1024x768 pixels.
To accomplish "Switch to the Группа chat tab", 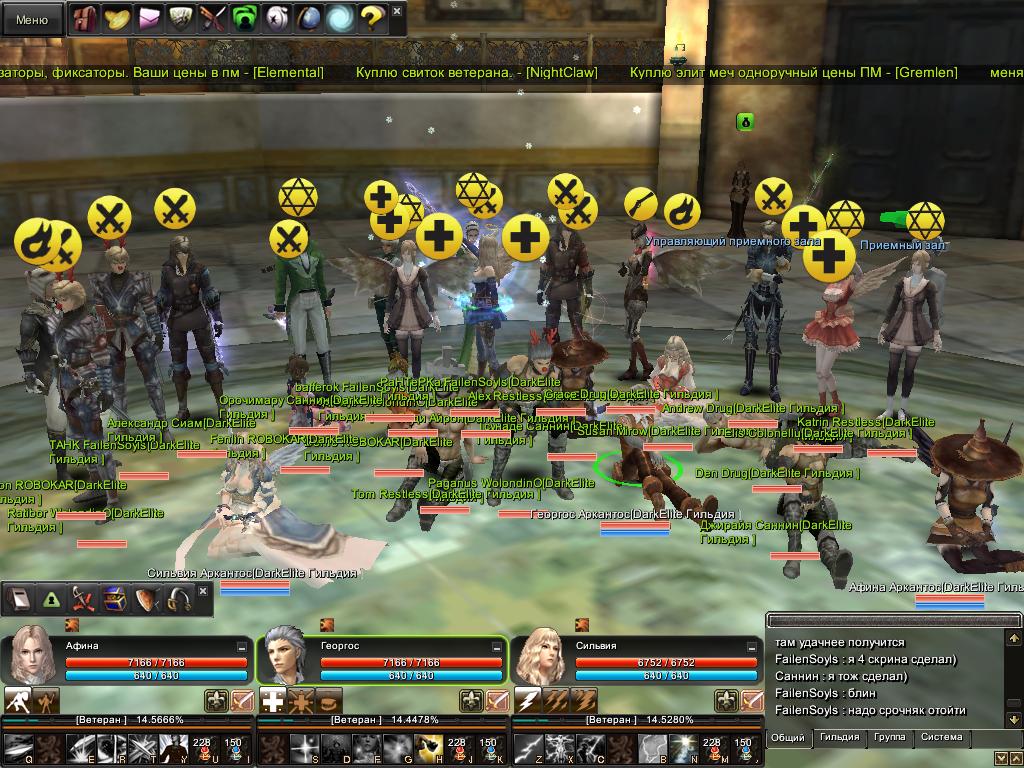I will 889,737.
